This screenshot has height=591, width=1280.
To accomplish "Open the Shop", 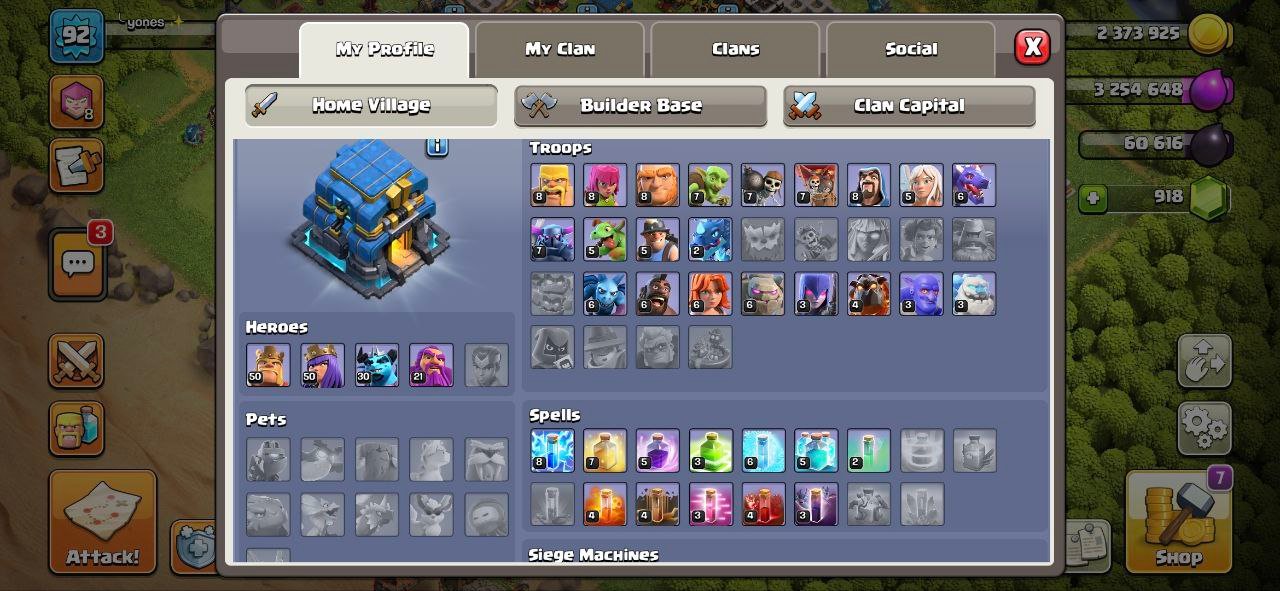I will coord(1178,522).
